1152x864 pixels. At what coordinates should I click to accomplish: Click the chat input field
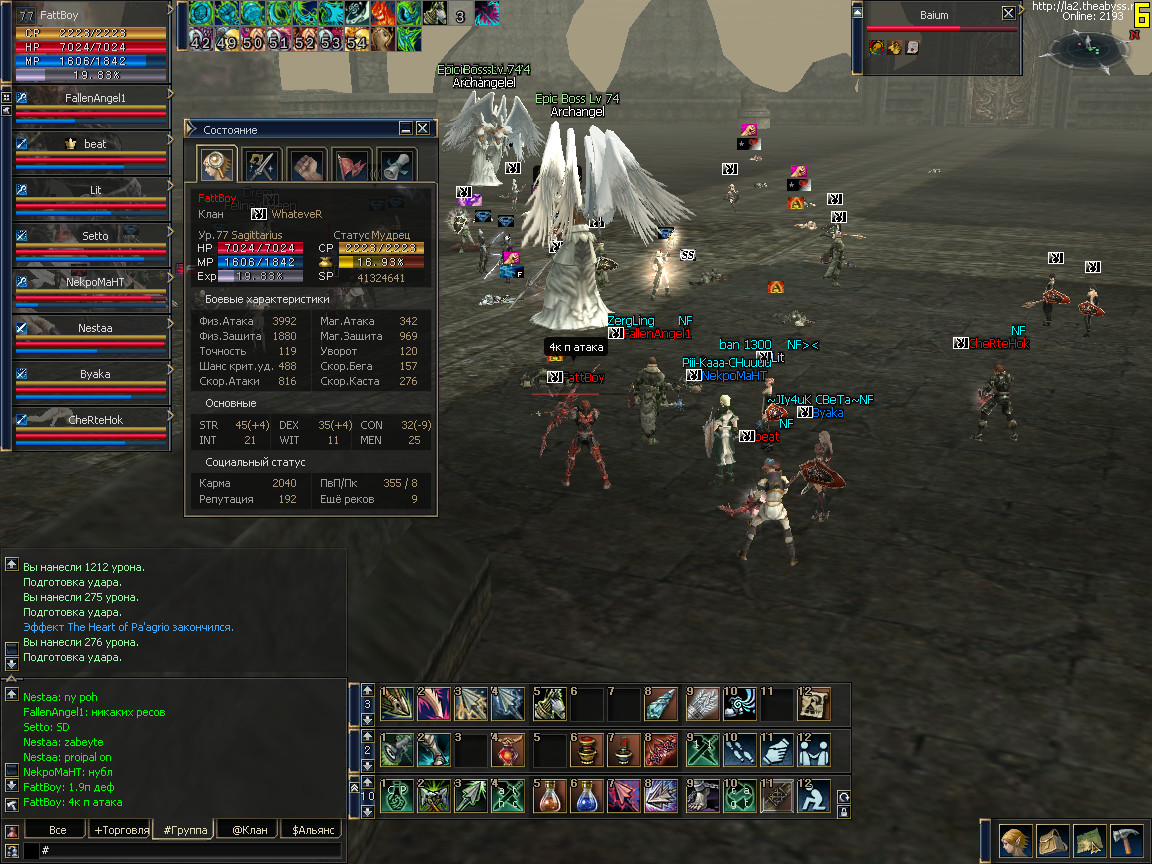click(x=190, y=850)
